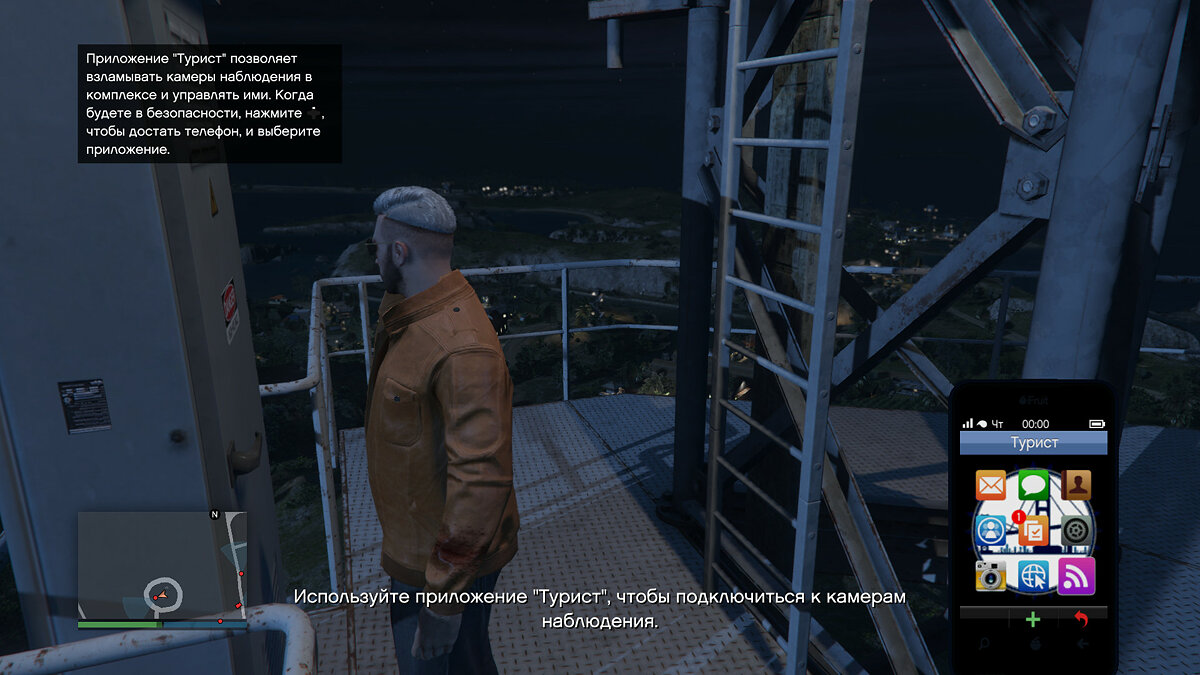Open the green text messages app

pyautogui.click(x=1033, y=486)
